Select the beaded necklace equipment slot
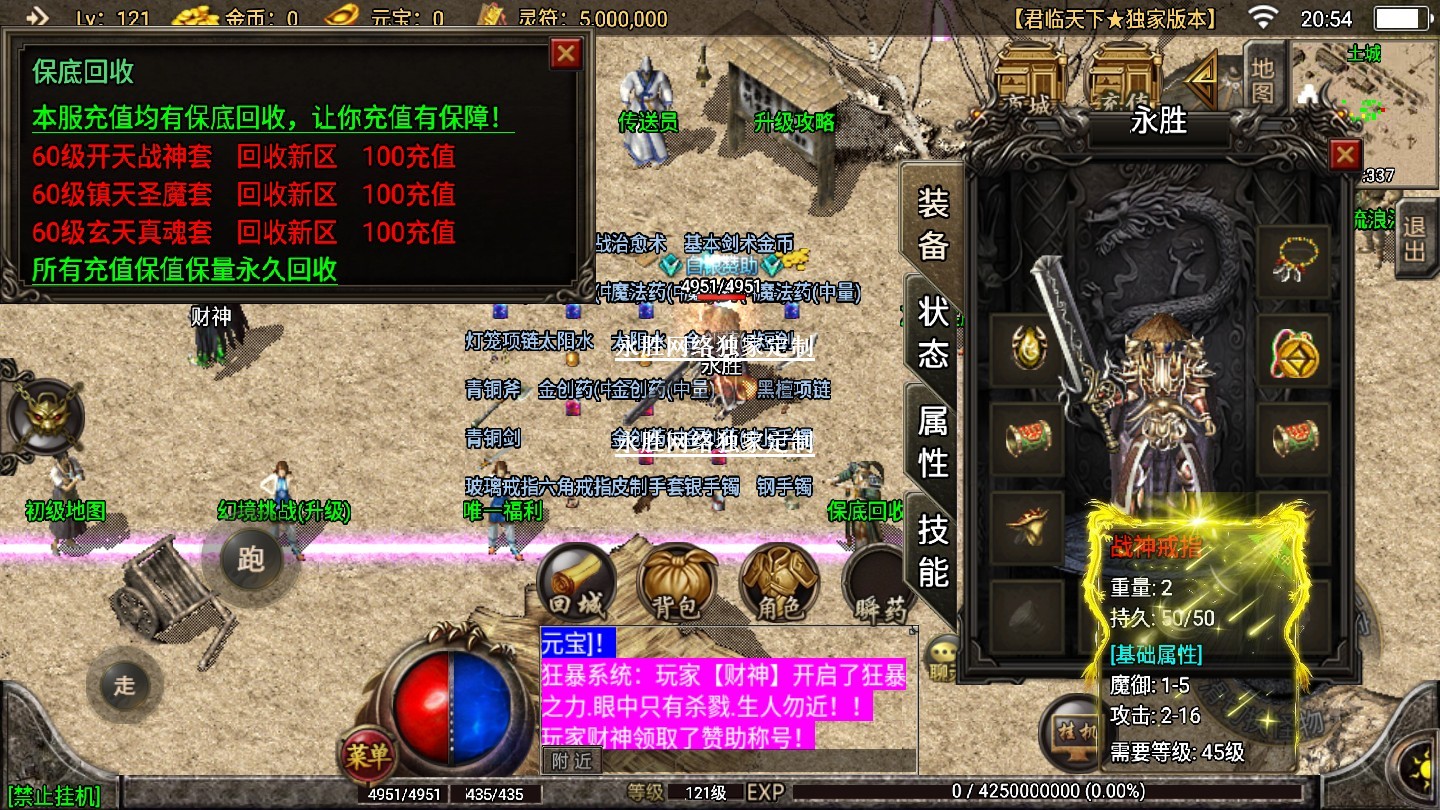The image size is (1440, 810). pyautogui.click(x=1293, y=262)
